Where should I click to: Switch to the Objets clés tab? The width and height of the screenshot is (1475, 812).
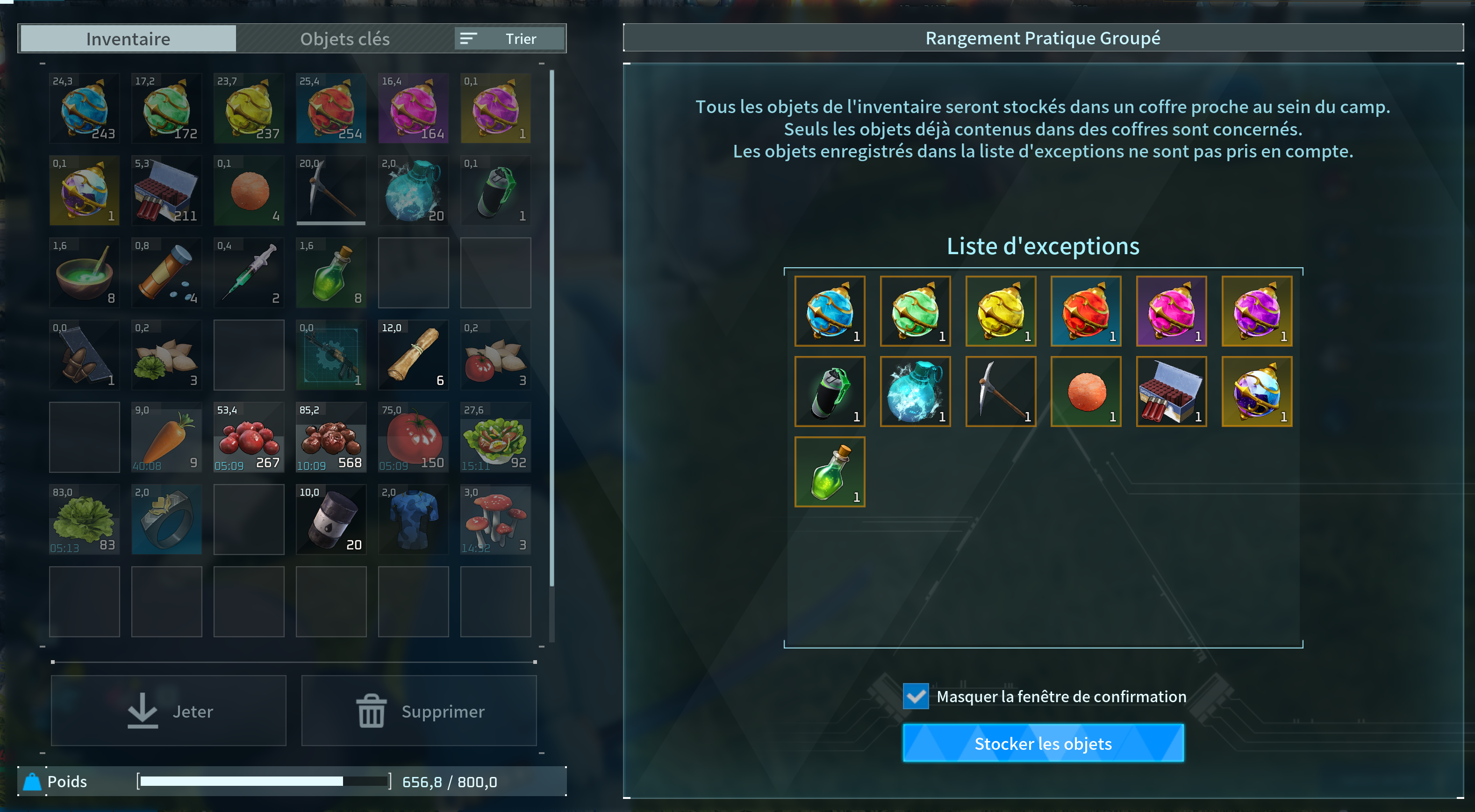tap(345, 38)
